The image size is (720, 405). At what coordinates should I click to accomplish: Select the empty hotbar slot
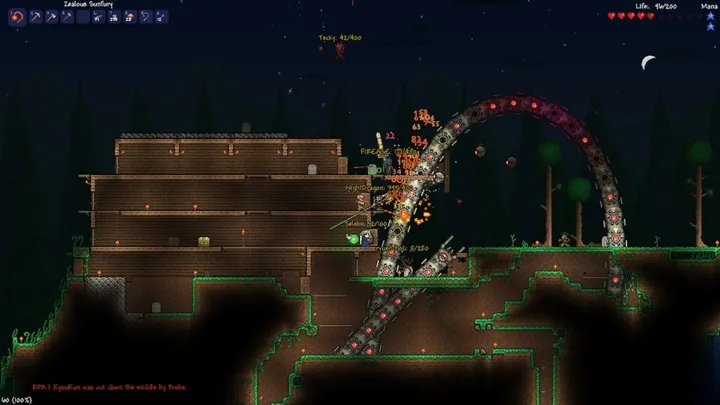tap(83, 17)
